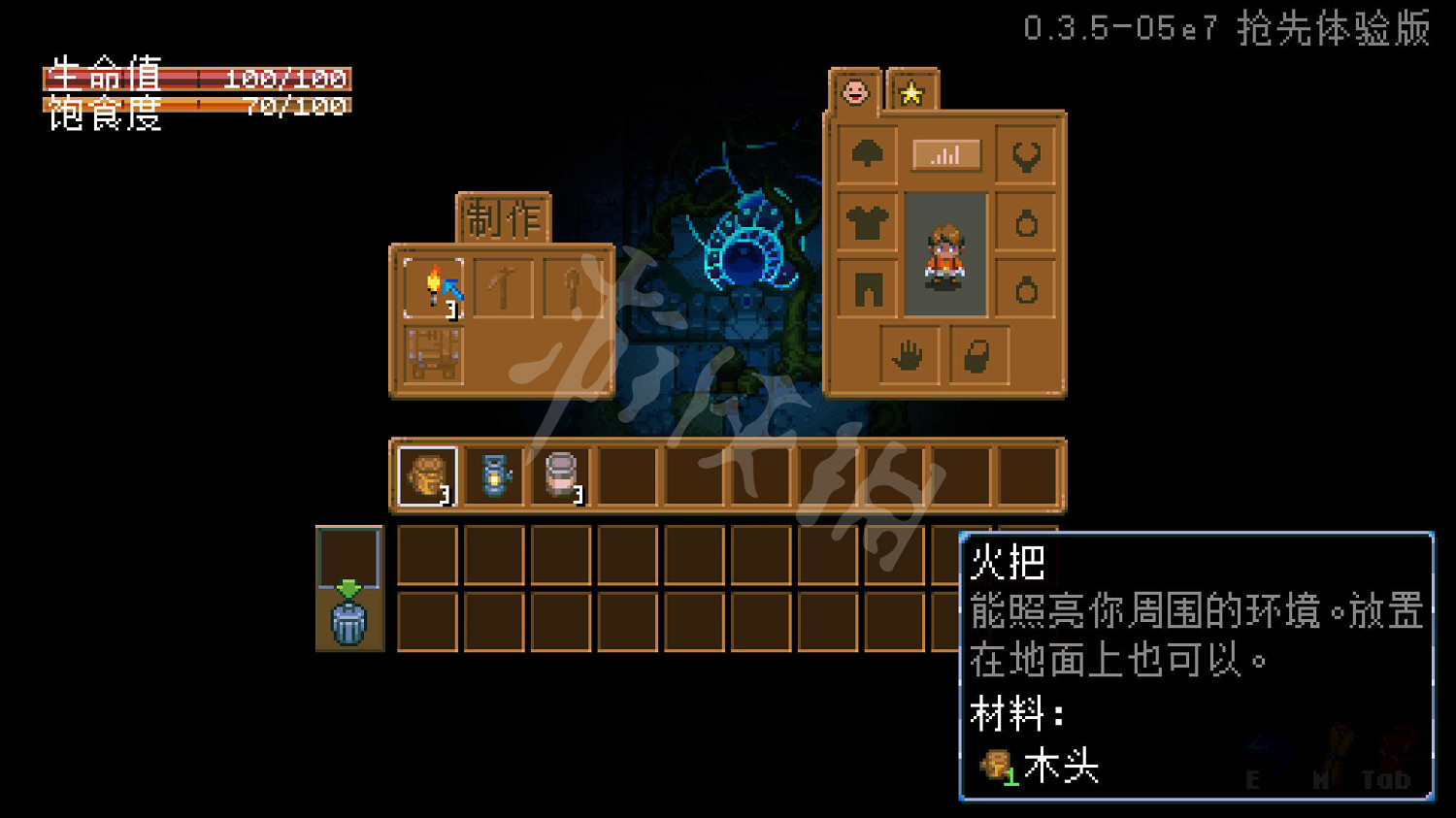Select the lantern in the hotbar
1456x818 pixels.
coord(495,475)
